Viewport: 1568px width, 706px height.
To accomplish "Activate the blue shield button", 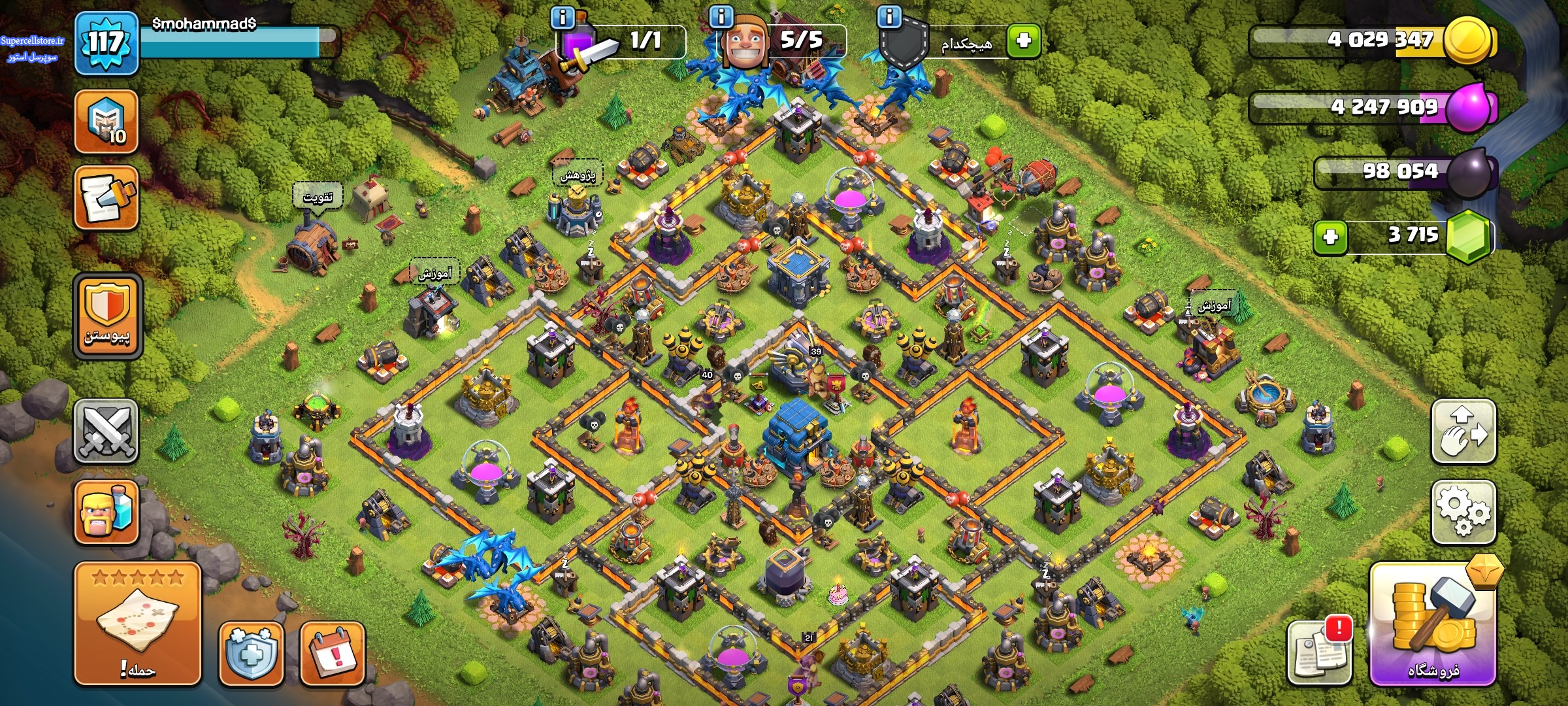I will point(251,653).
